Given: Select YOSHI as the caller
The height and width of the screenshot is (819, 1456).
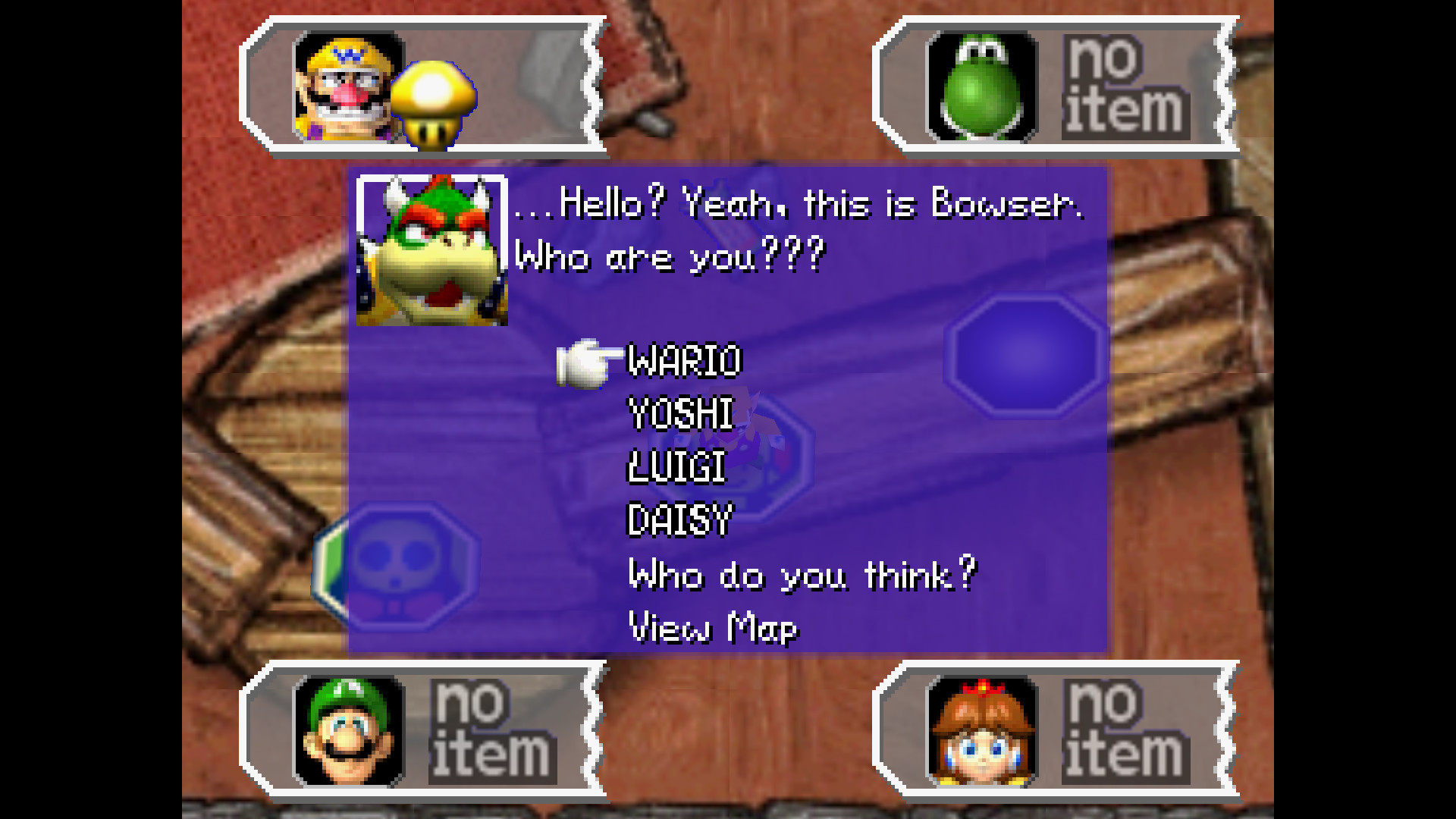Looking at the screenshot, I should 681,414.
